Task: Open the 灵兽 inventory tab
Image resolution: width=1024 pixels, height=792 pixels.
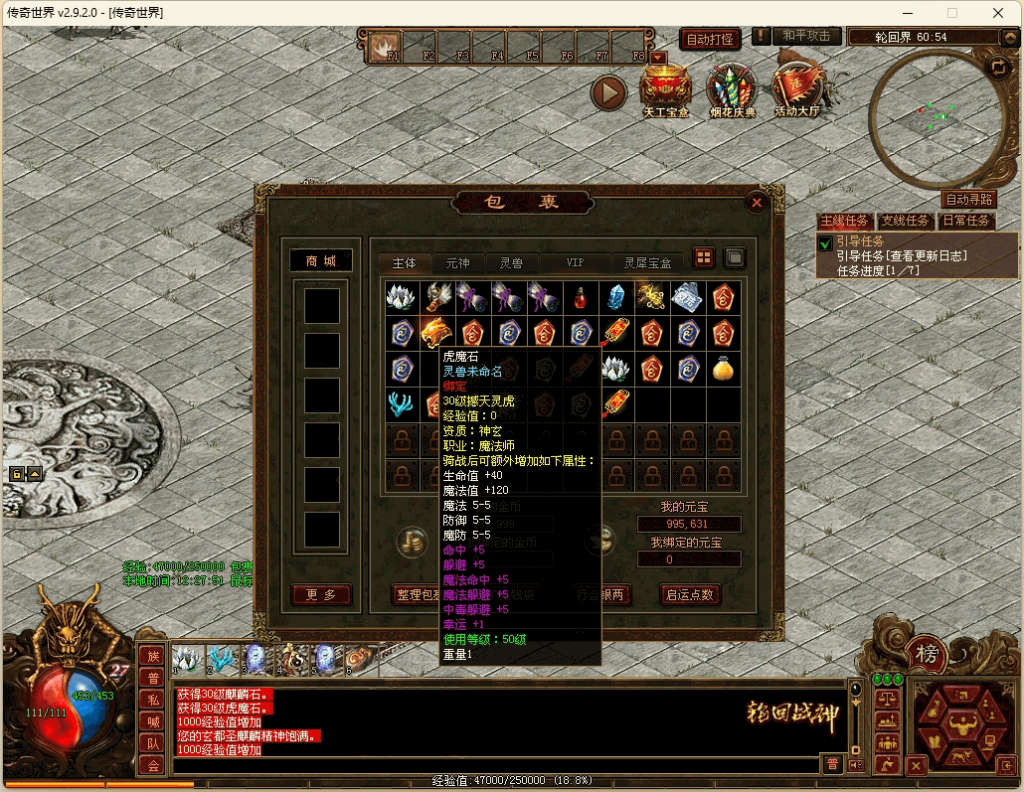Action: (x=511, y=262)
